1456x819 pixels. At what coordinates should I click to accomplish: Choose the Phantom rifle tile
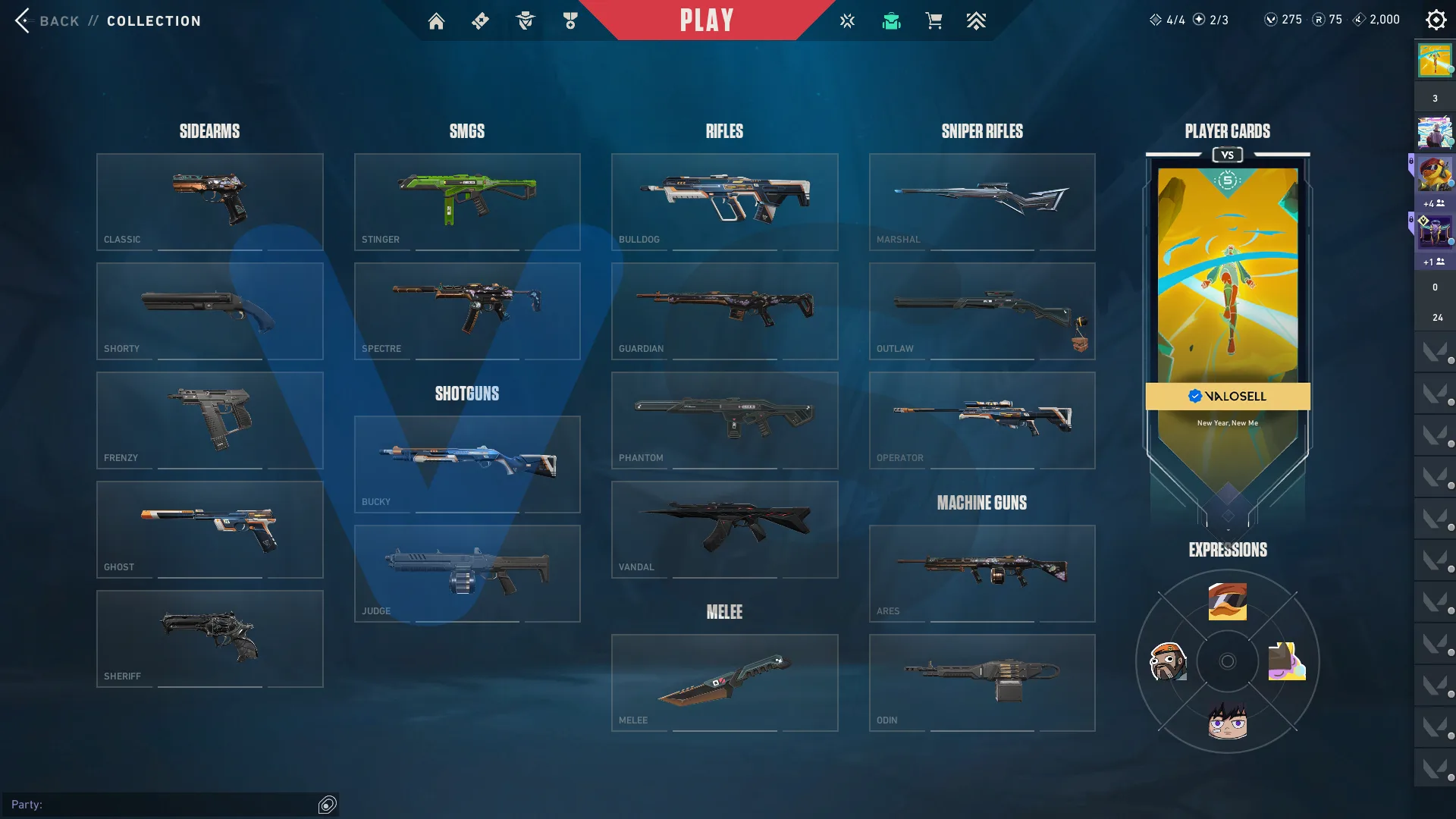(724, 420)
